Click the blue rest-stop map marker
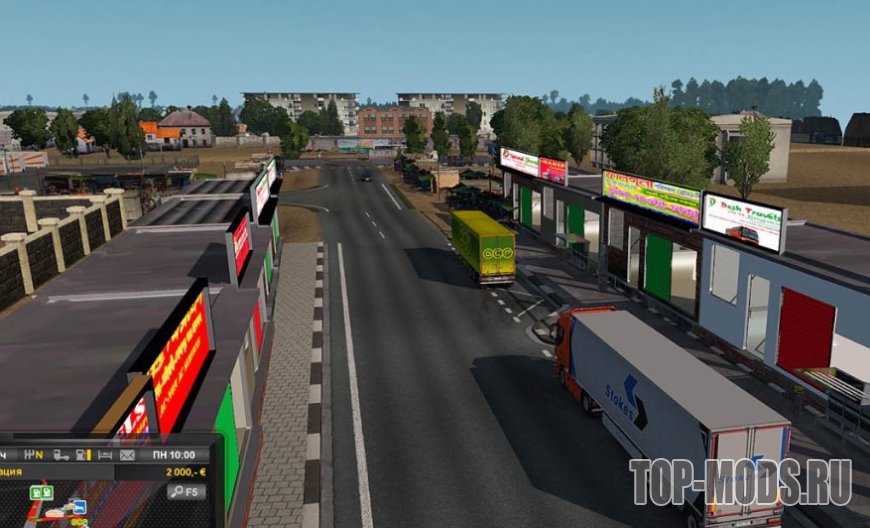 click(x=78, y=507)
